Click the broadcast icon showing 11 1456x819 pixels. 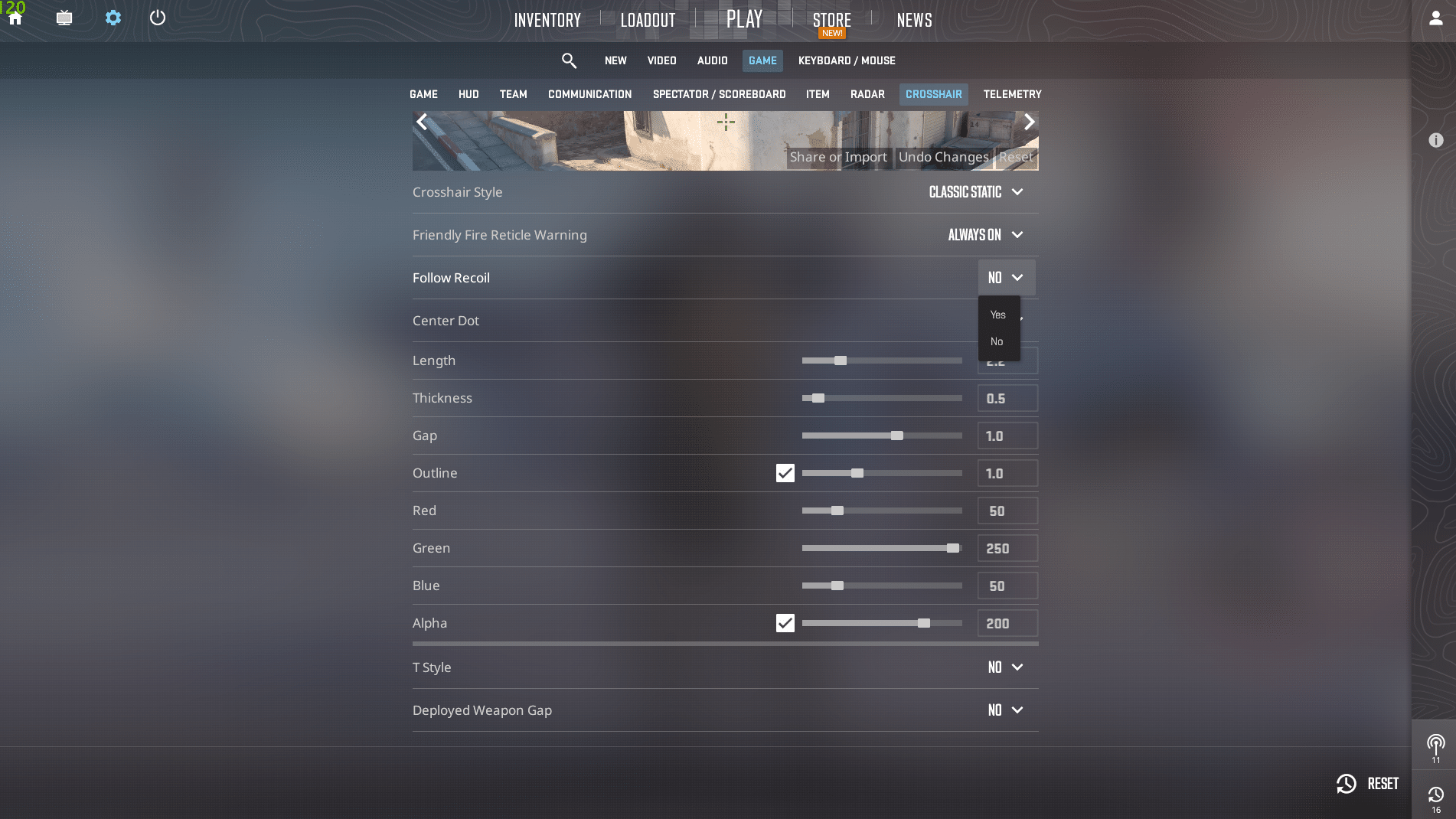click(1436, 741)
